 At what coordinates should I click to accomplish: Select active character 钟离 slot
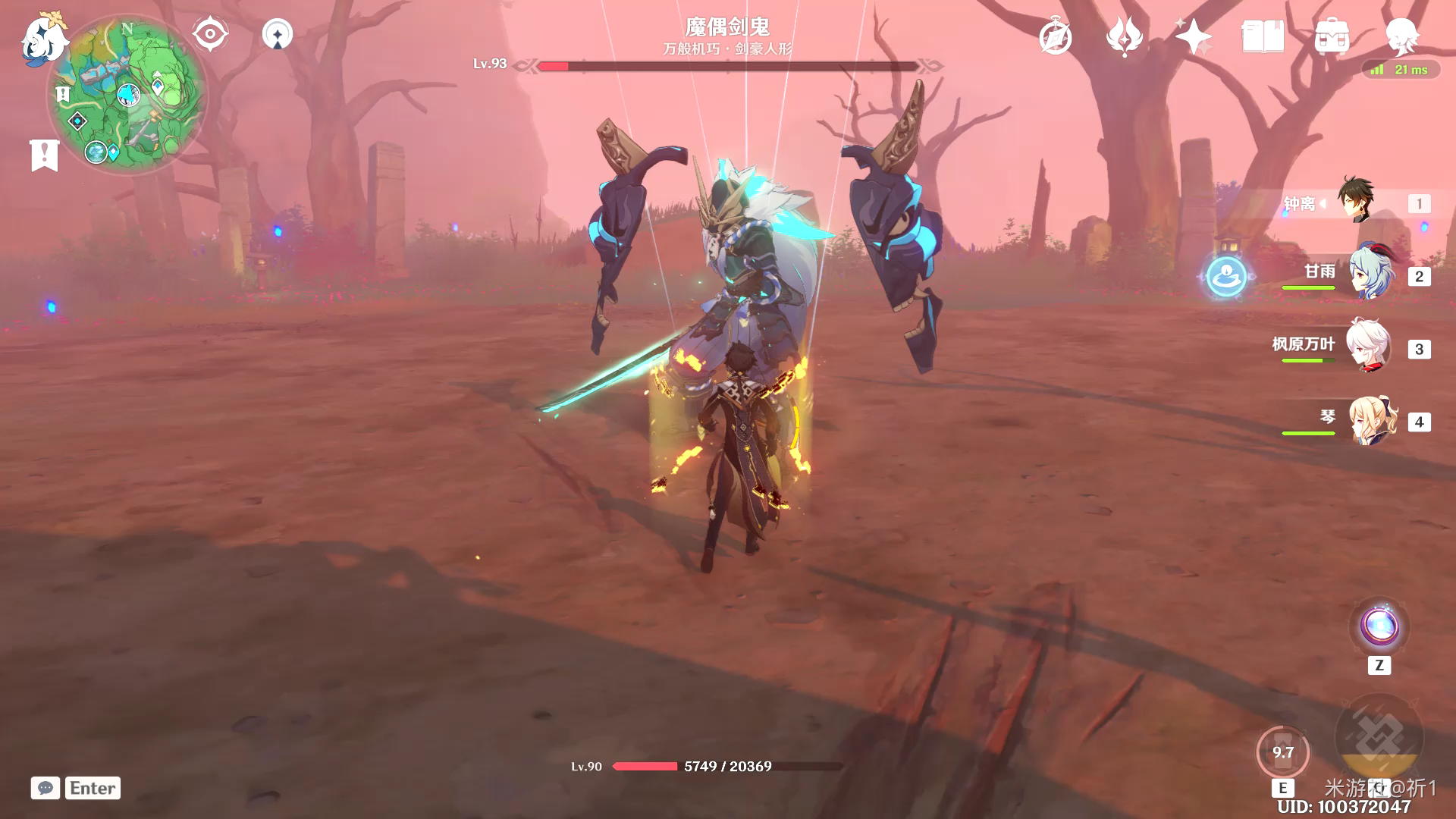(x=1356, y=202)
